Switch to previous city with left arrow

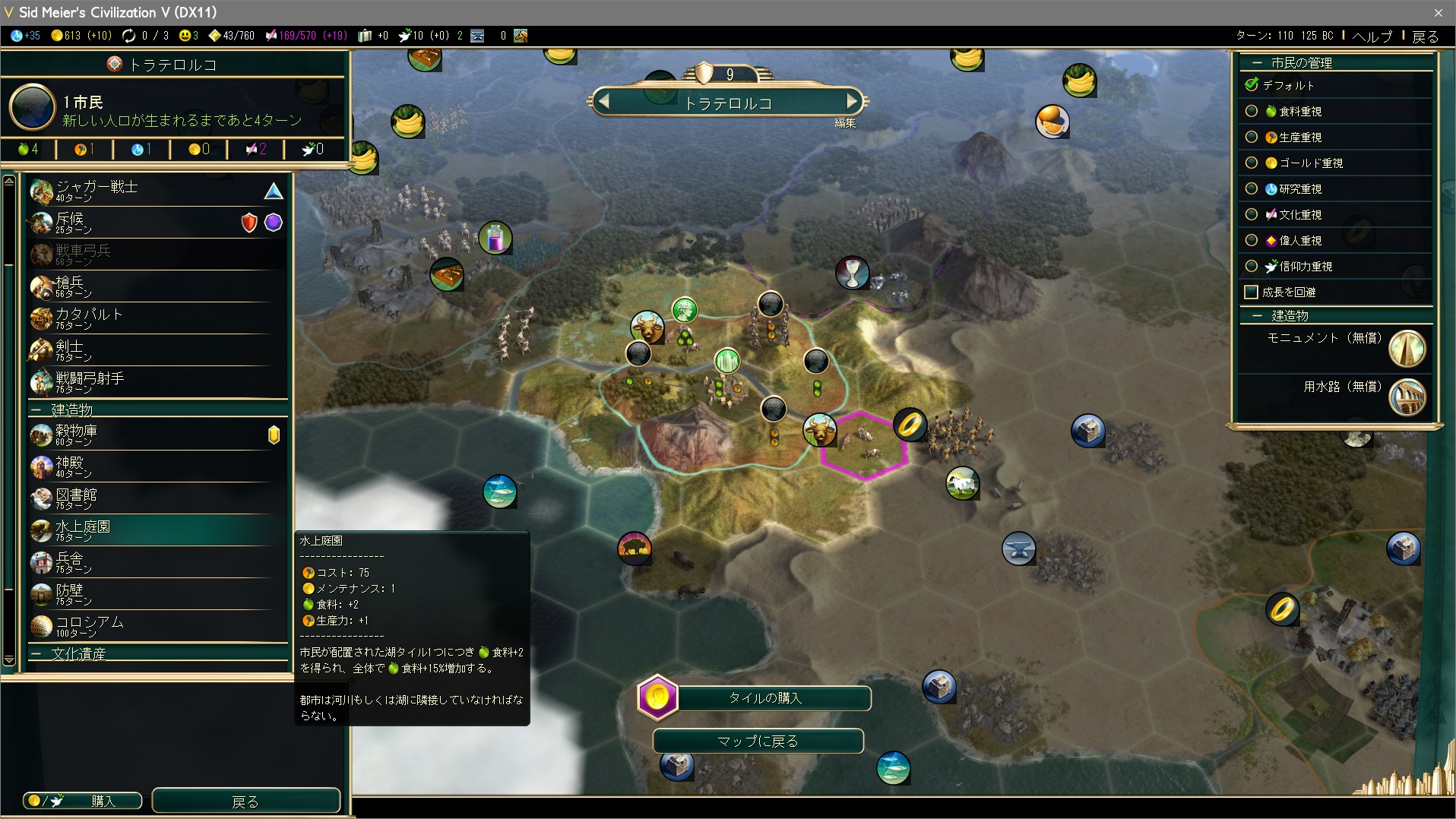pos(604,101)
